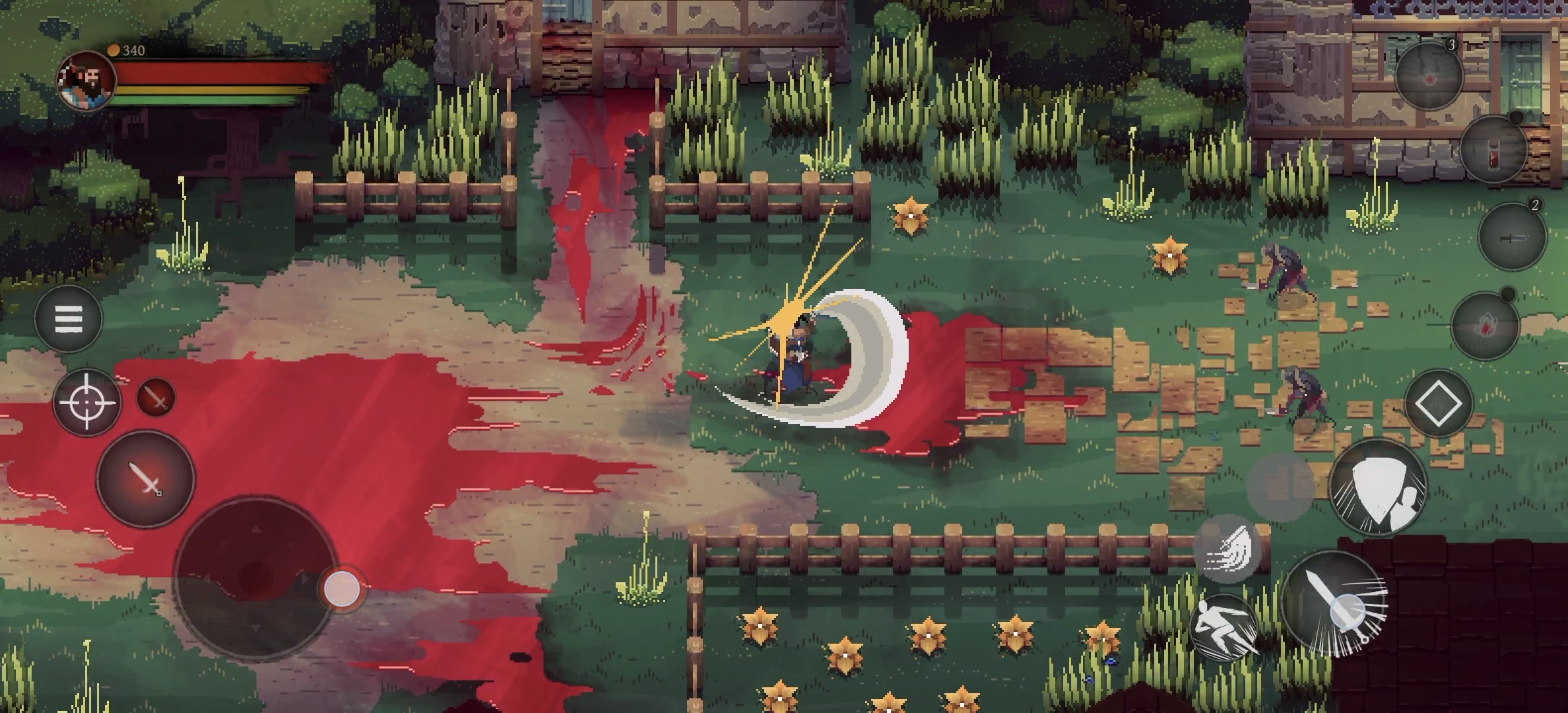Tap the white diamond button
Image resolution: width=1568 pixels, height=713 pixels.
tap(1439, 403)
